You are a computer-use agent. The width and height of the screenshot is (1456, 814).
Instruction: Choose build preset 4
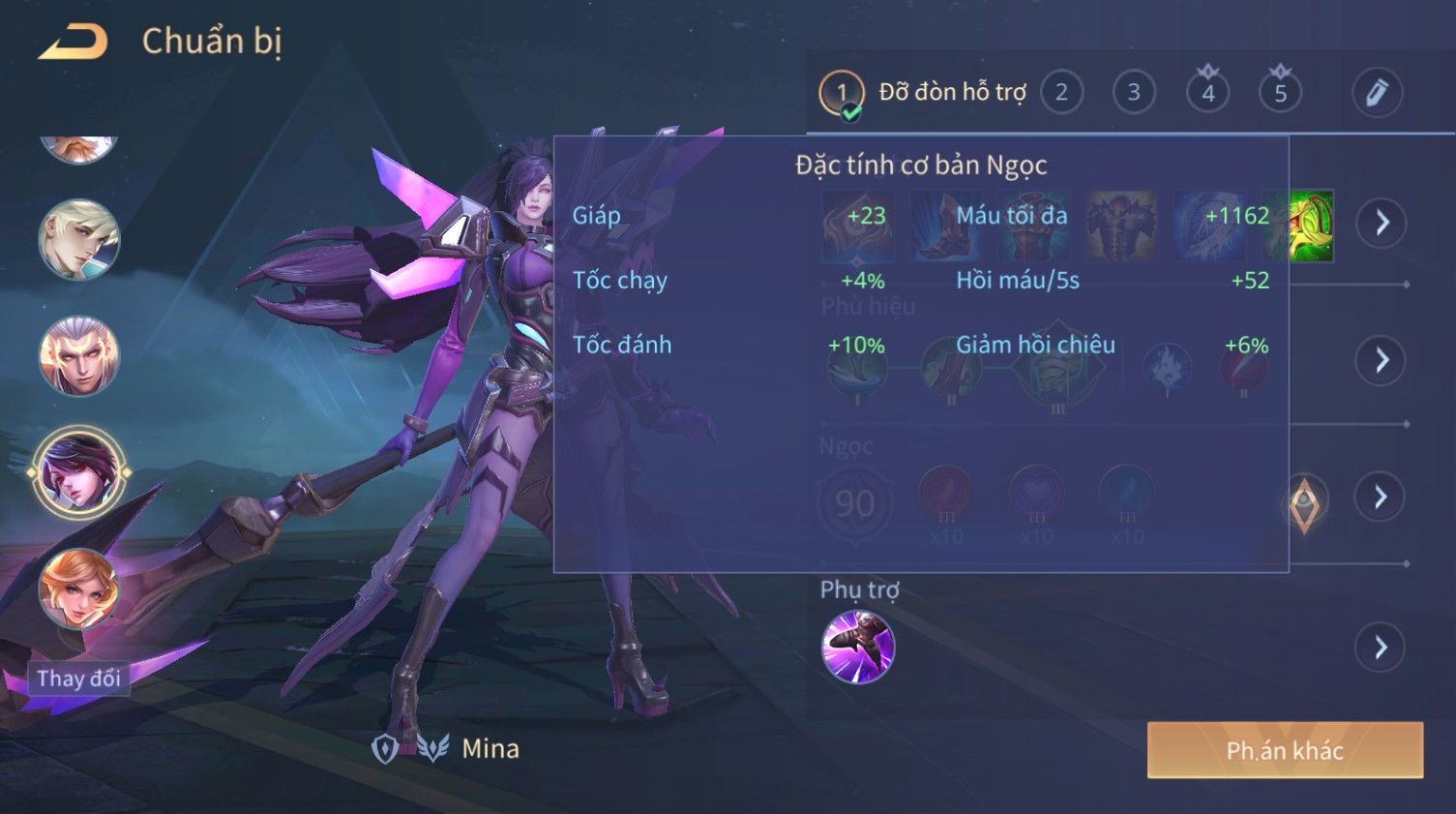click(1207, 93)
